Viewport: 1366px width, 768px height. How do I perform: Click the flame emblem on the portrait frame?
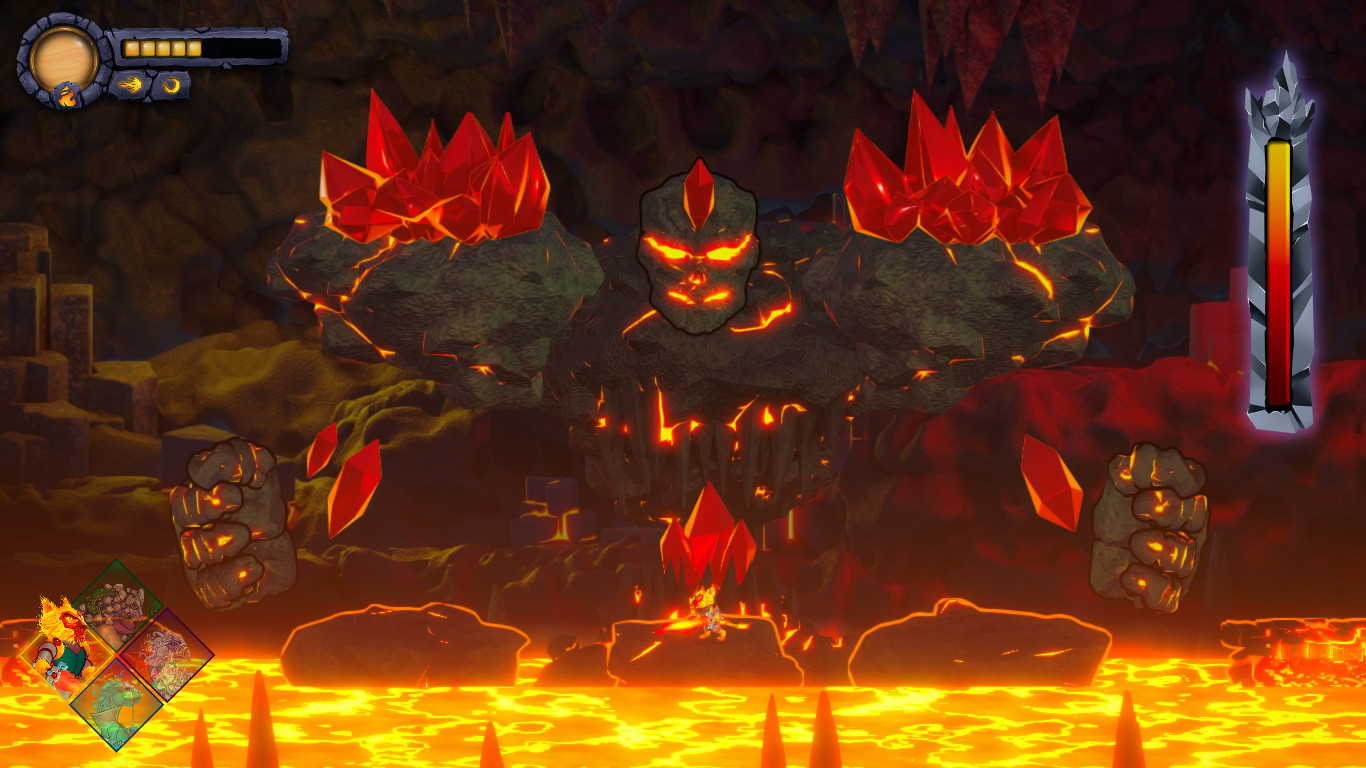click(x=67, y=94)
